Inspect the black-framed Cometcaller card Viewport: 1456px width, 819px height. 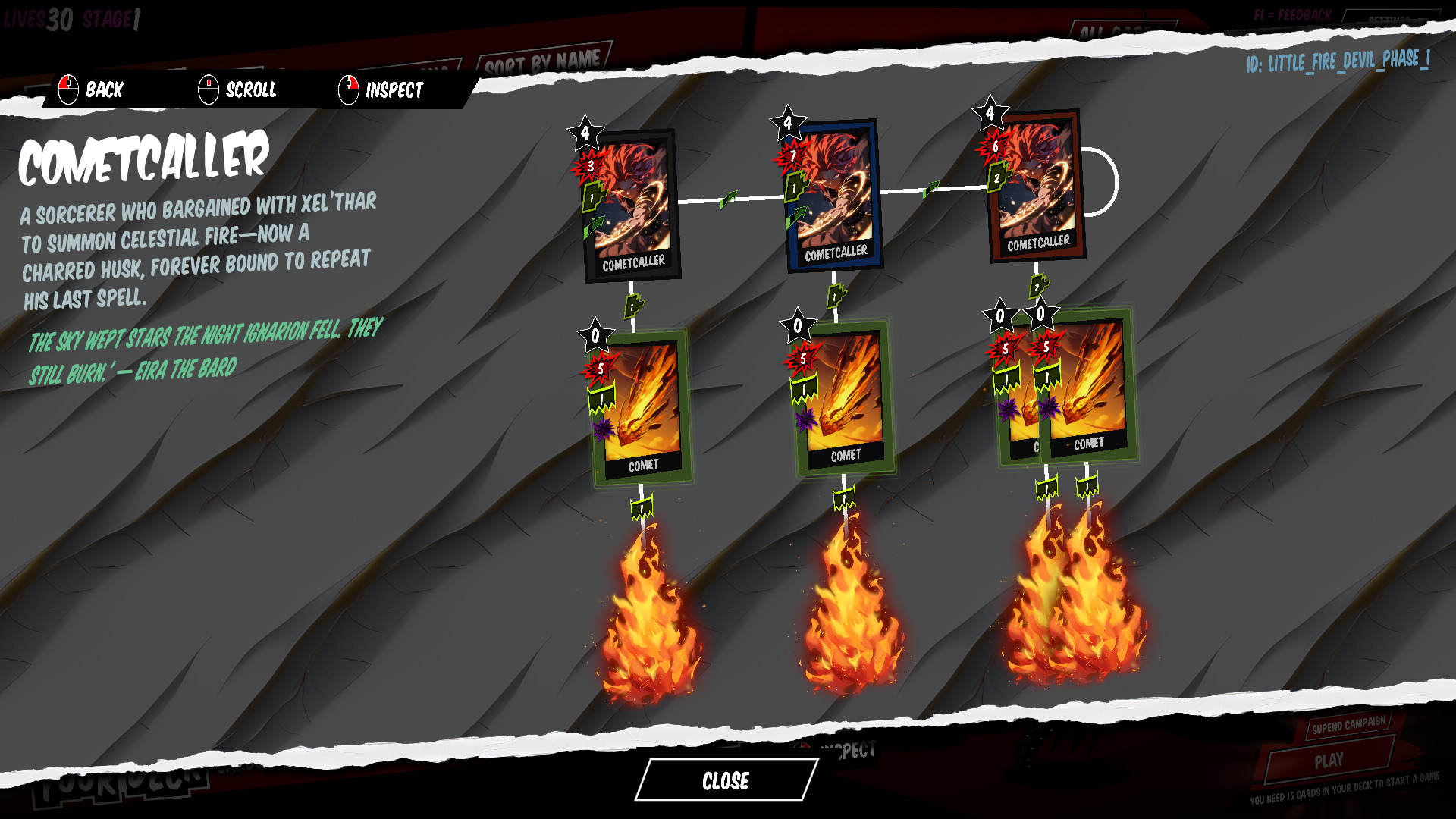[x=632, y=206]
